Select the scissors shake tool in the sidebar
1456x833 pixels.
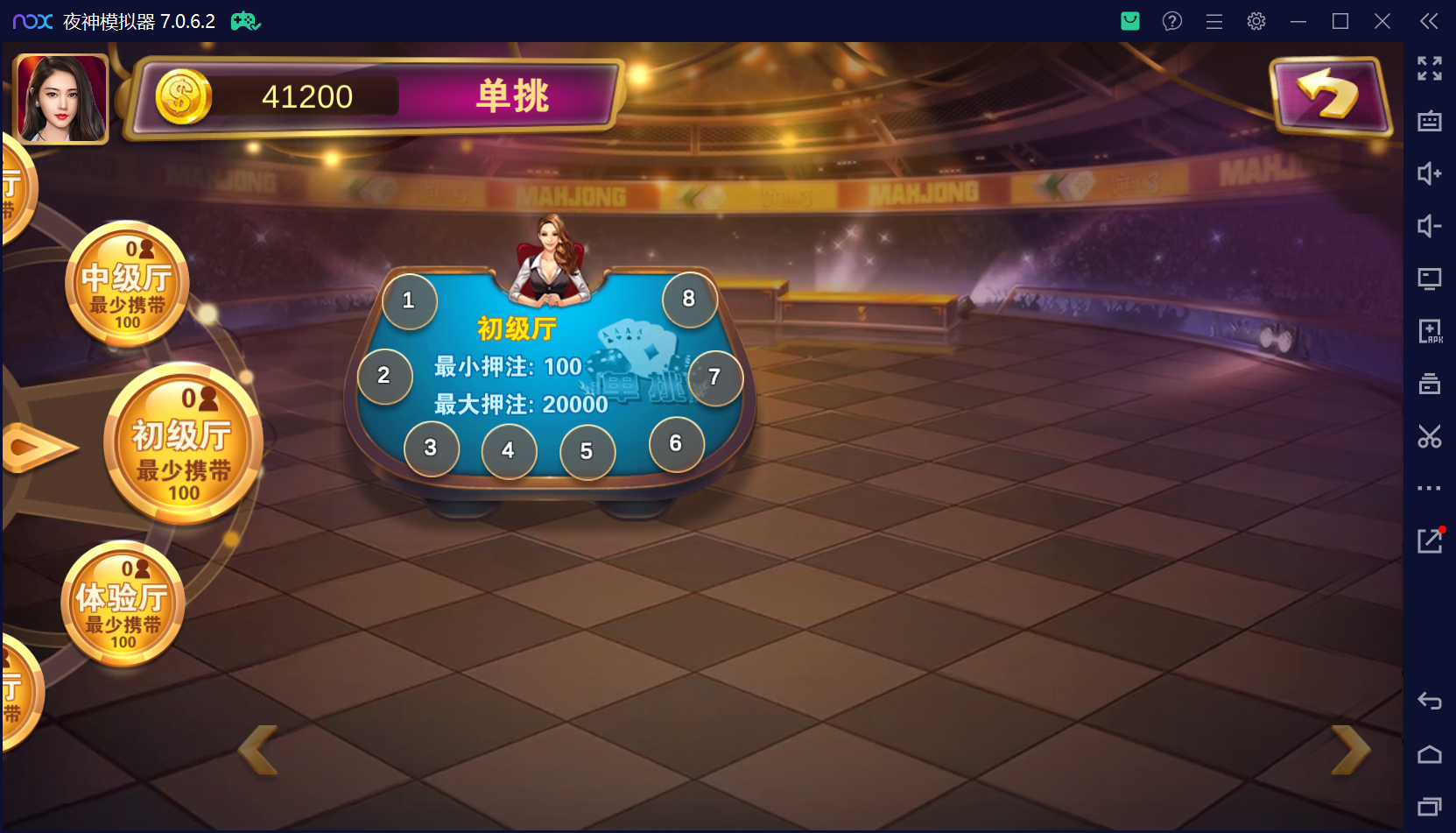(x=1430, y=436)
